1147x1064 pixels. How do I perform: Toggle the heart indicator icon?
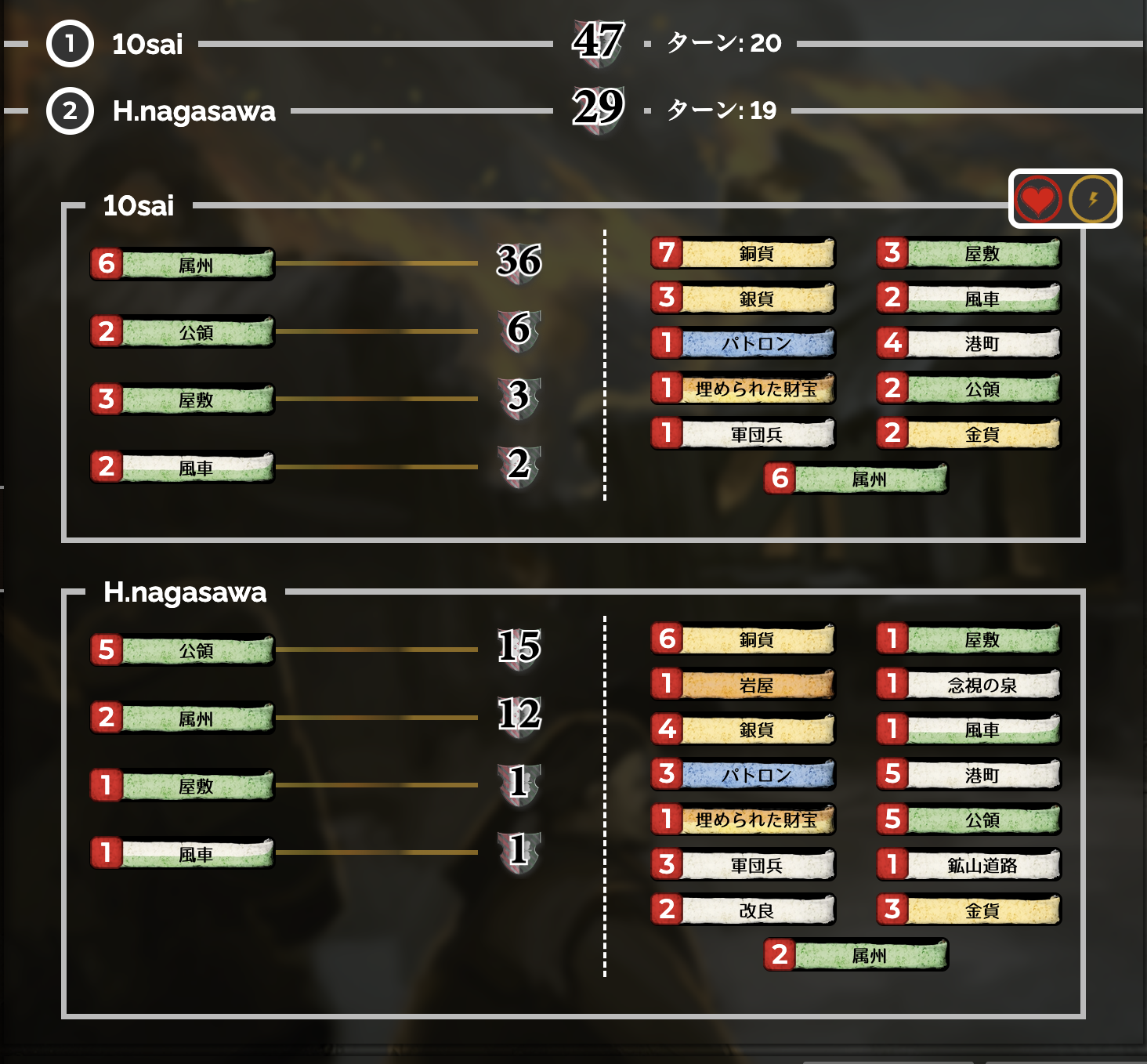pyautogui.click(x=1037, y=198)
